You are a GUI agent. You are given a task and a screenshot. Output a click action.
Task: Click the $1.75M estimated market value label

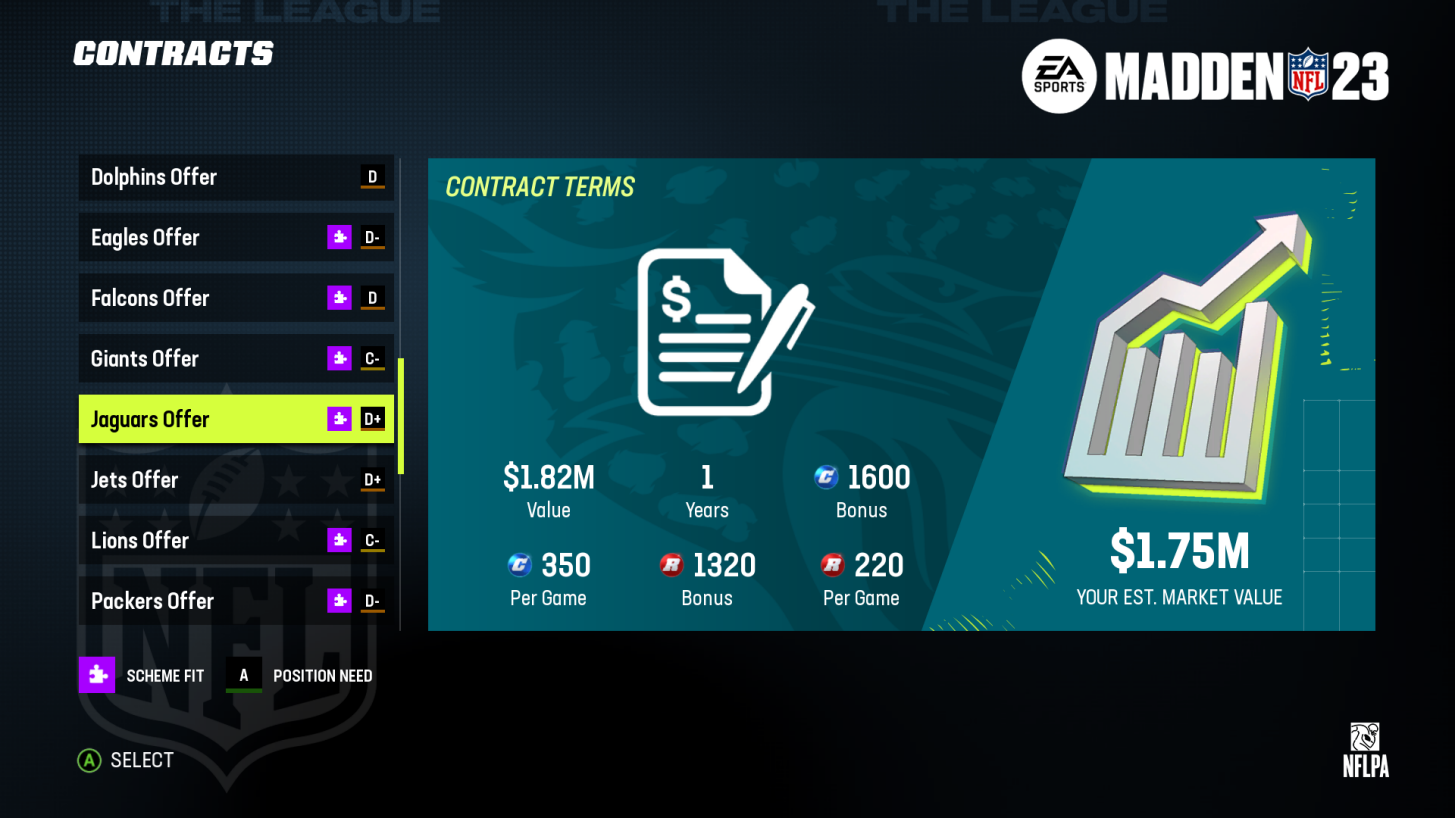(x=1180, y=551)
